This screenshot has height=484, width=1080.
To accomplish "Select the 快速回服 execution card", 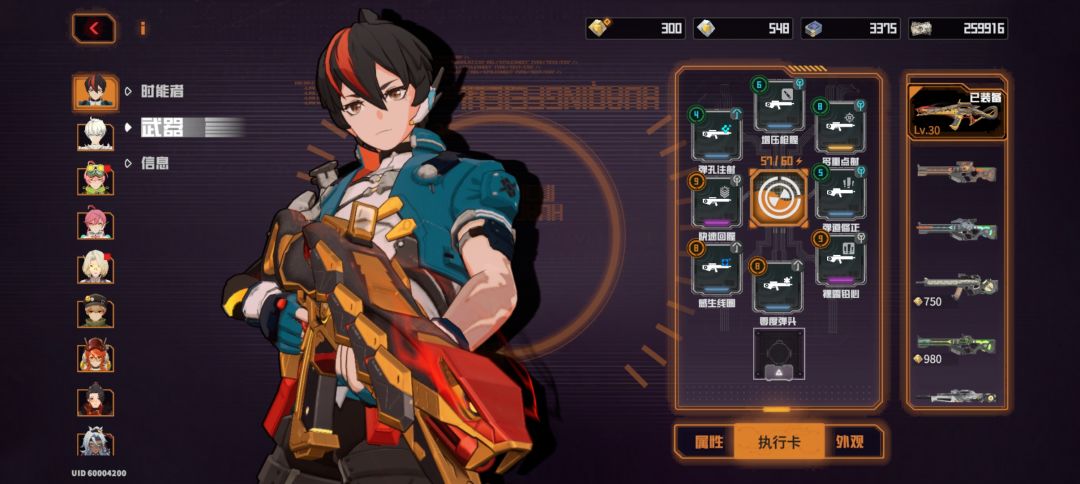I will click(716, 202).
